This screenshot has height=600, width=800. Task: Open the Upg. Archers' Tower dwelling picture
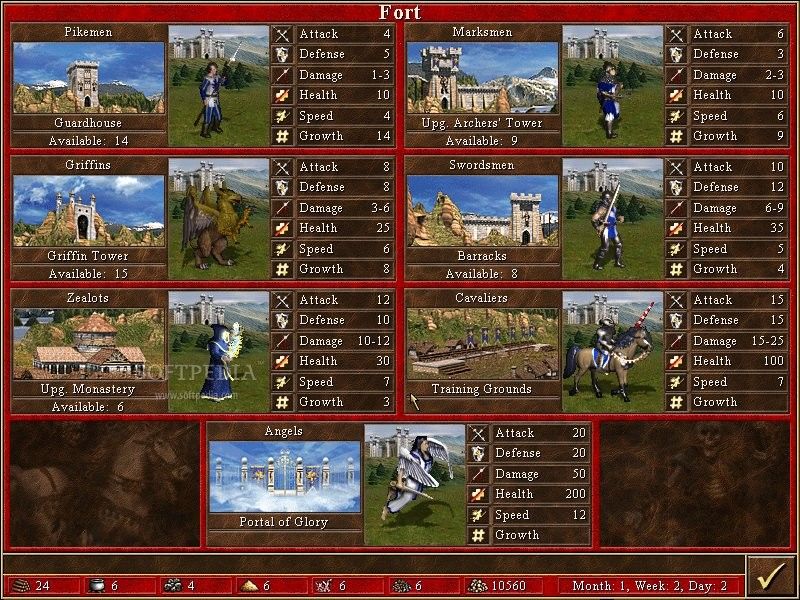(x=482, y=78)
